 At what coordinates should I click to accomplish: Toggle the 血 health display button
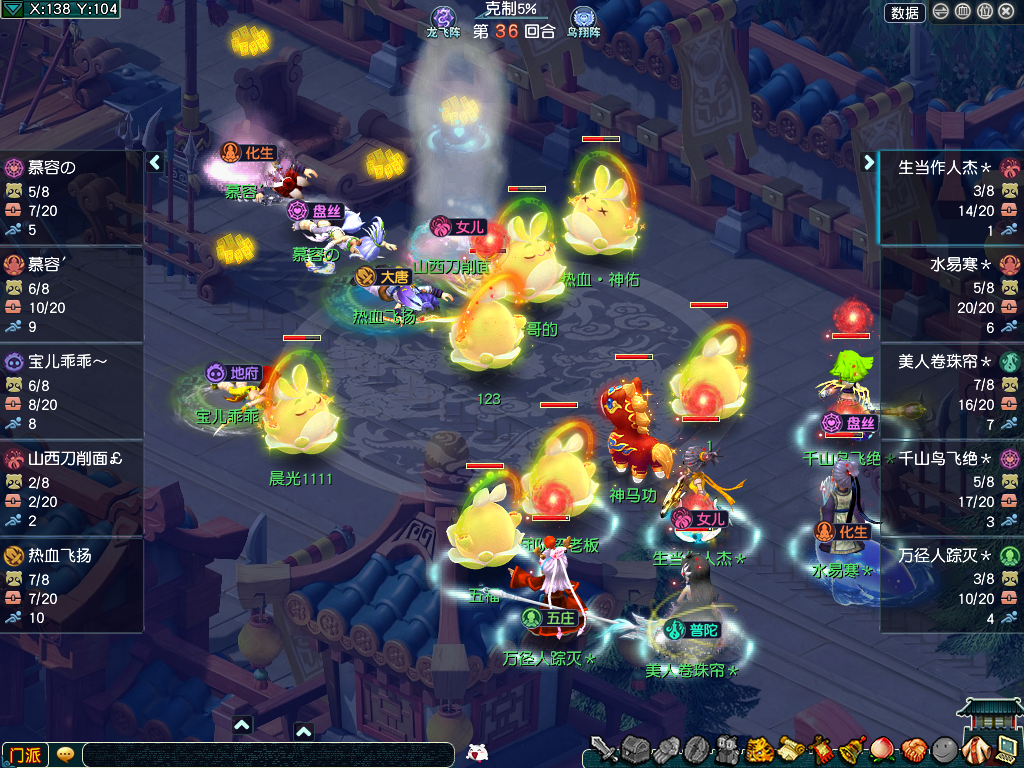click(x=963, y=12)
